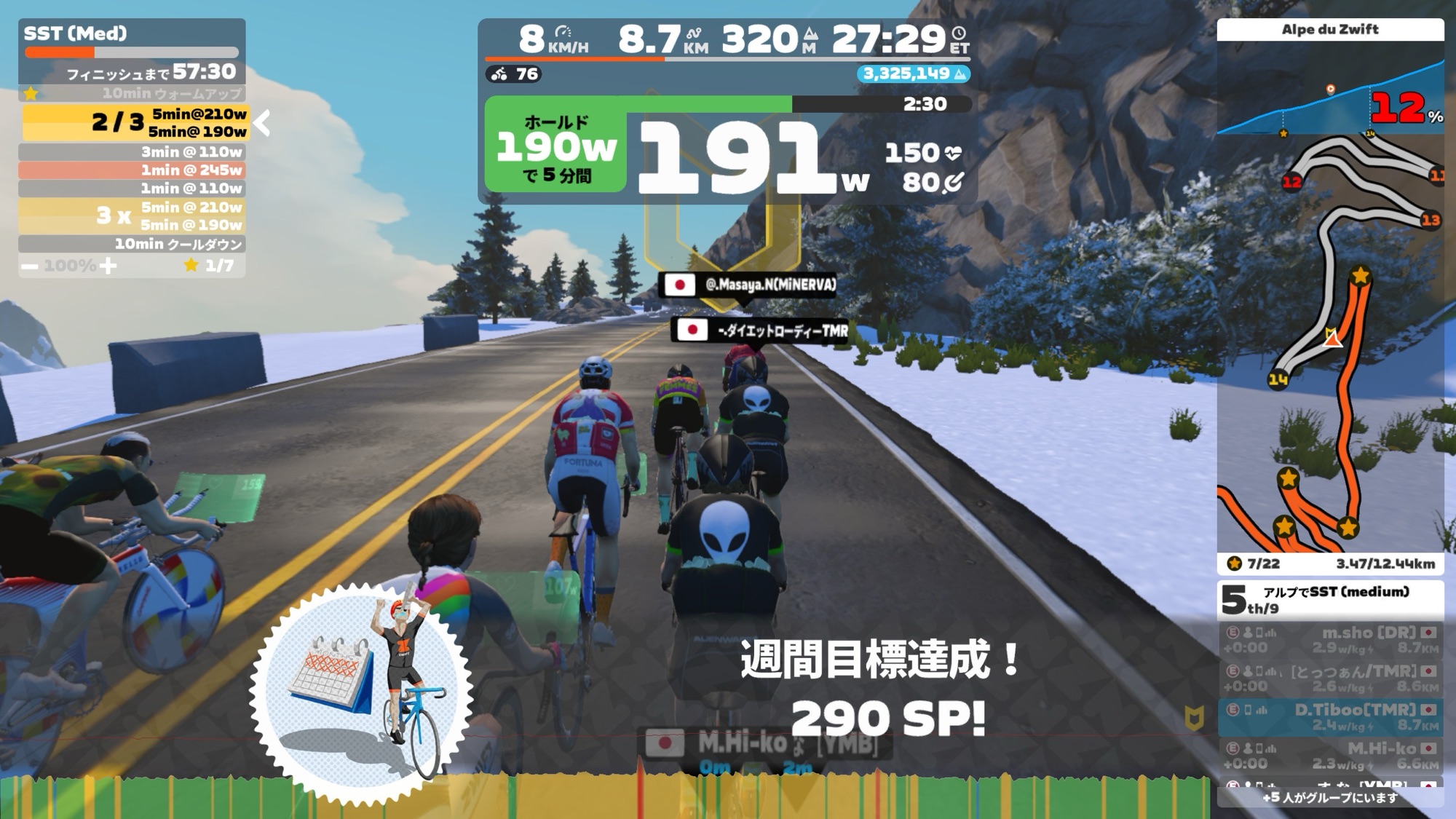Collapse the workout panel with the arrow

[x=263, y=123]
